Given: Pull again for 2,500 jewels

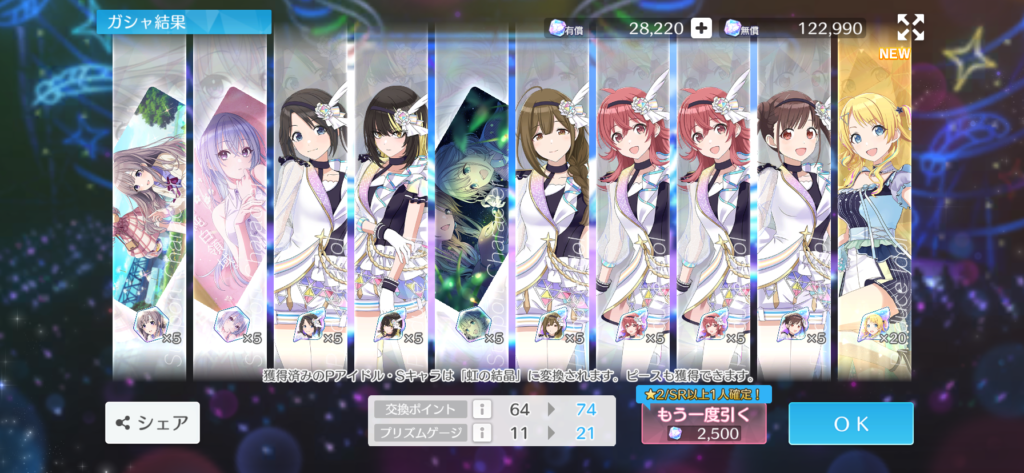Looking at the screenshot, I should [x=704, y=423].
